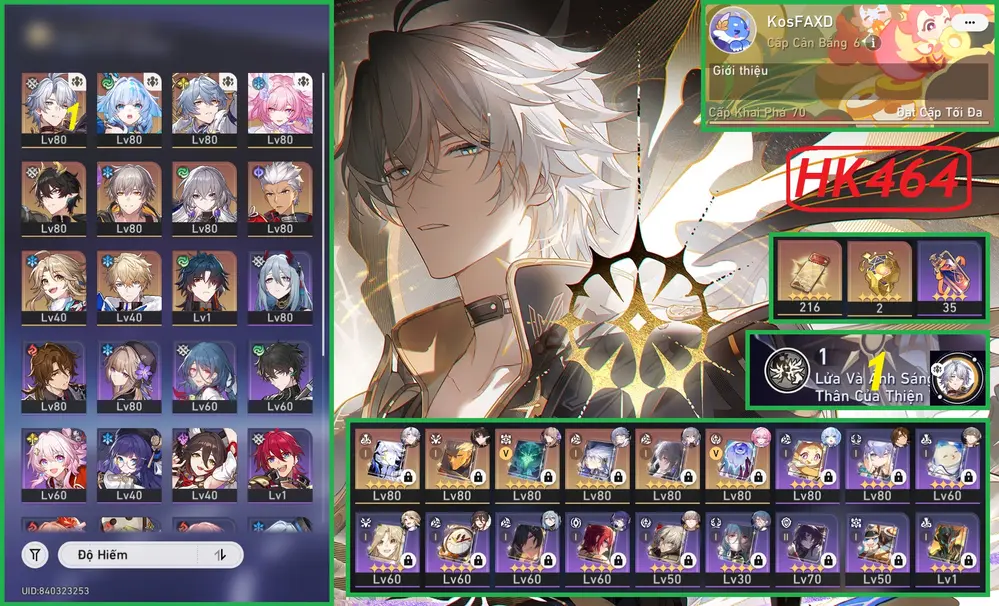The width and height of the screenshot is (999, 606).
Task: Open the character filter funnel button
Action: [35, 555]
